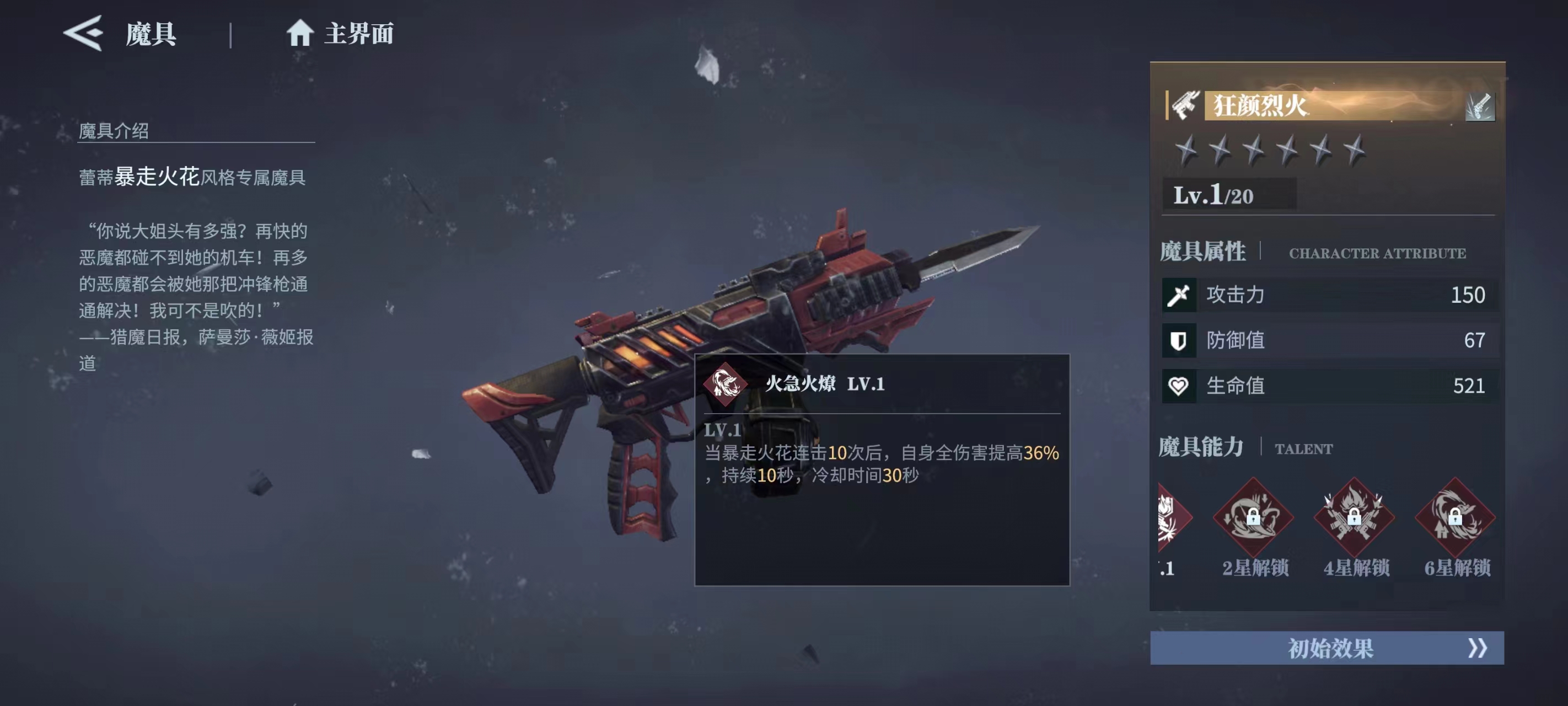1568x706 pixels.
Task: Go back using the arrow button
Action: 83,33
